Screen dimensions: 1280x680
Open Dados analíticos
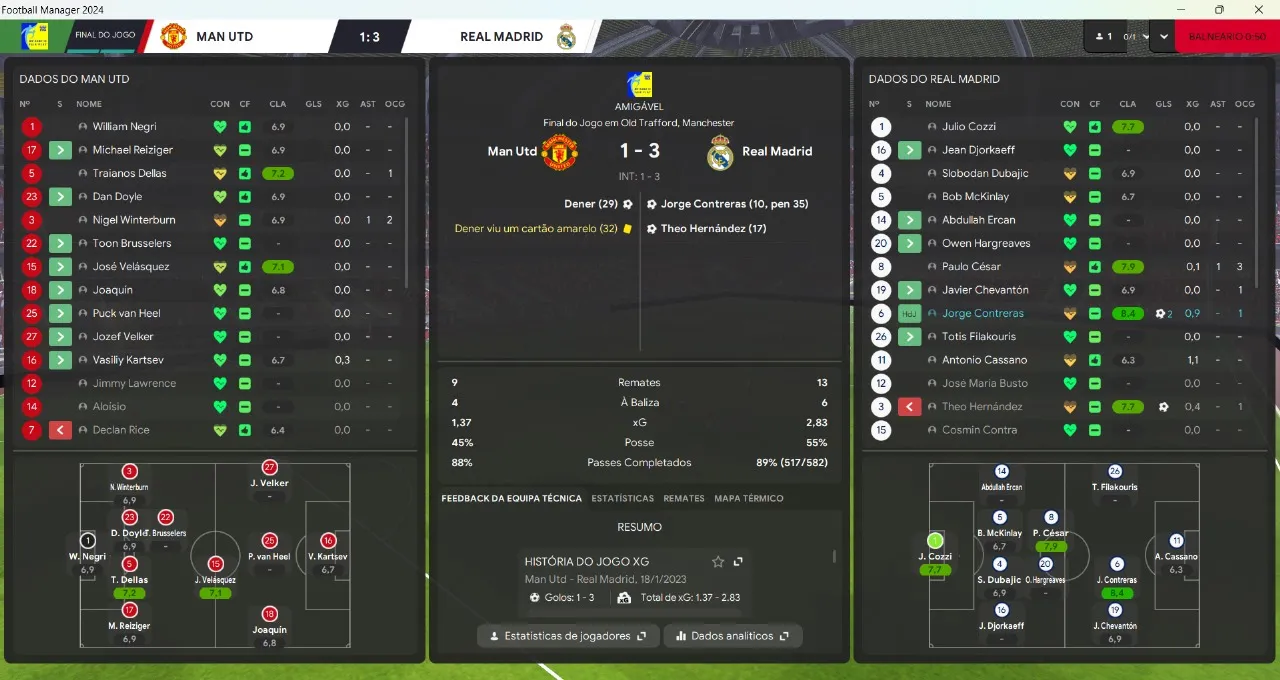coord(732,636)
